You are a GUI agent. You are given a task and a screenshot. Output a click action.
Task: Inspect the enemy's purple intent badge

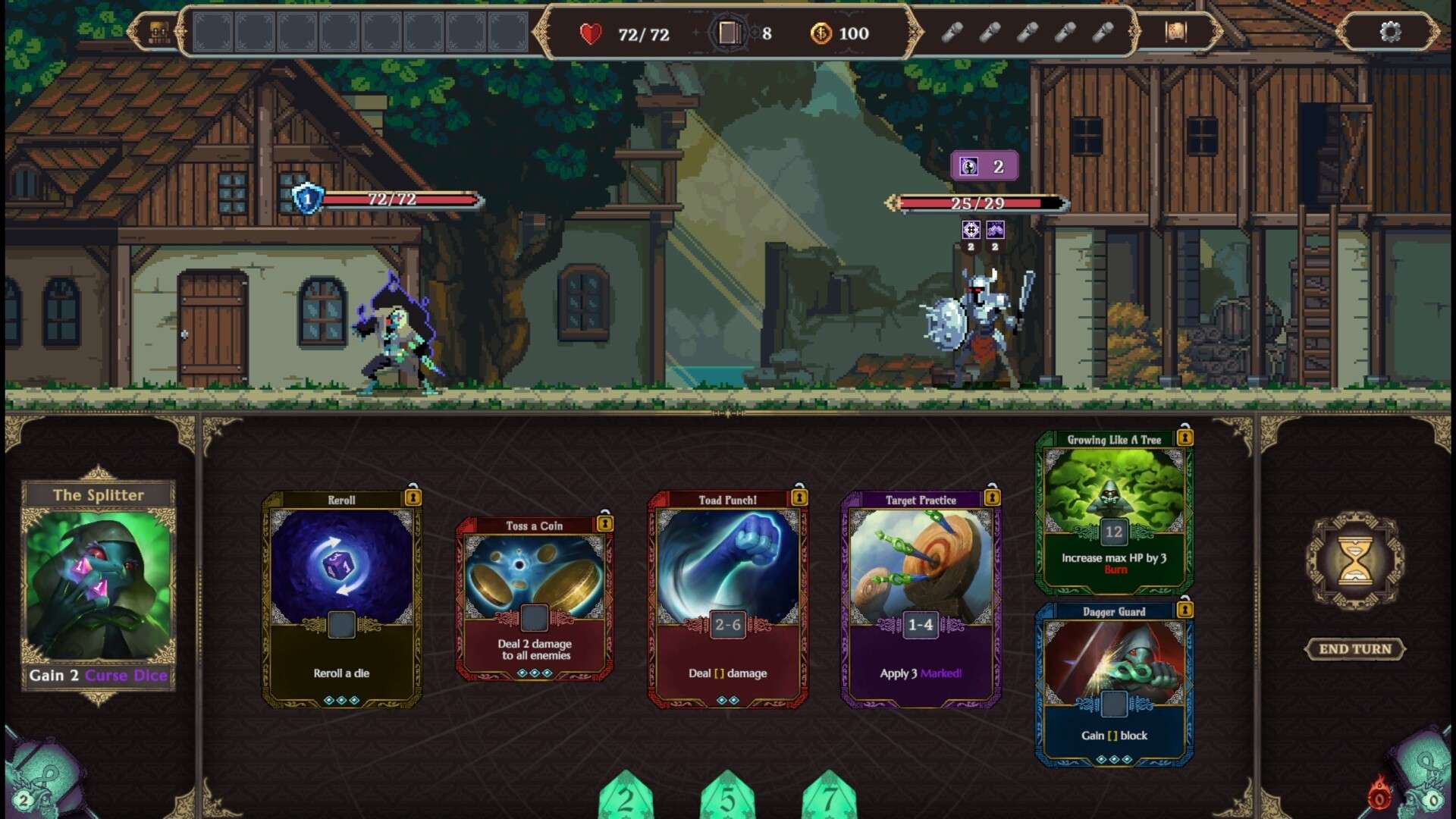(984, 166)
